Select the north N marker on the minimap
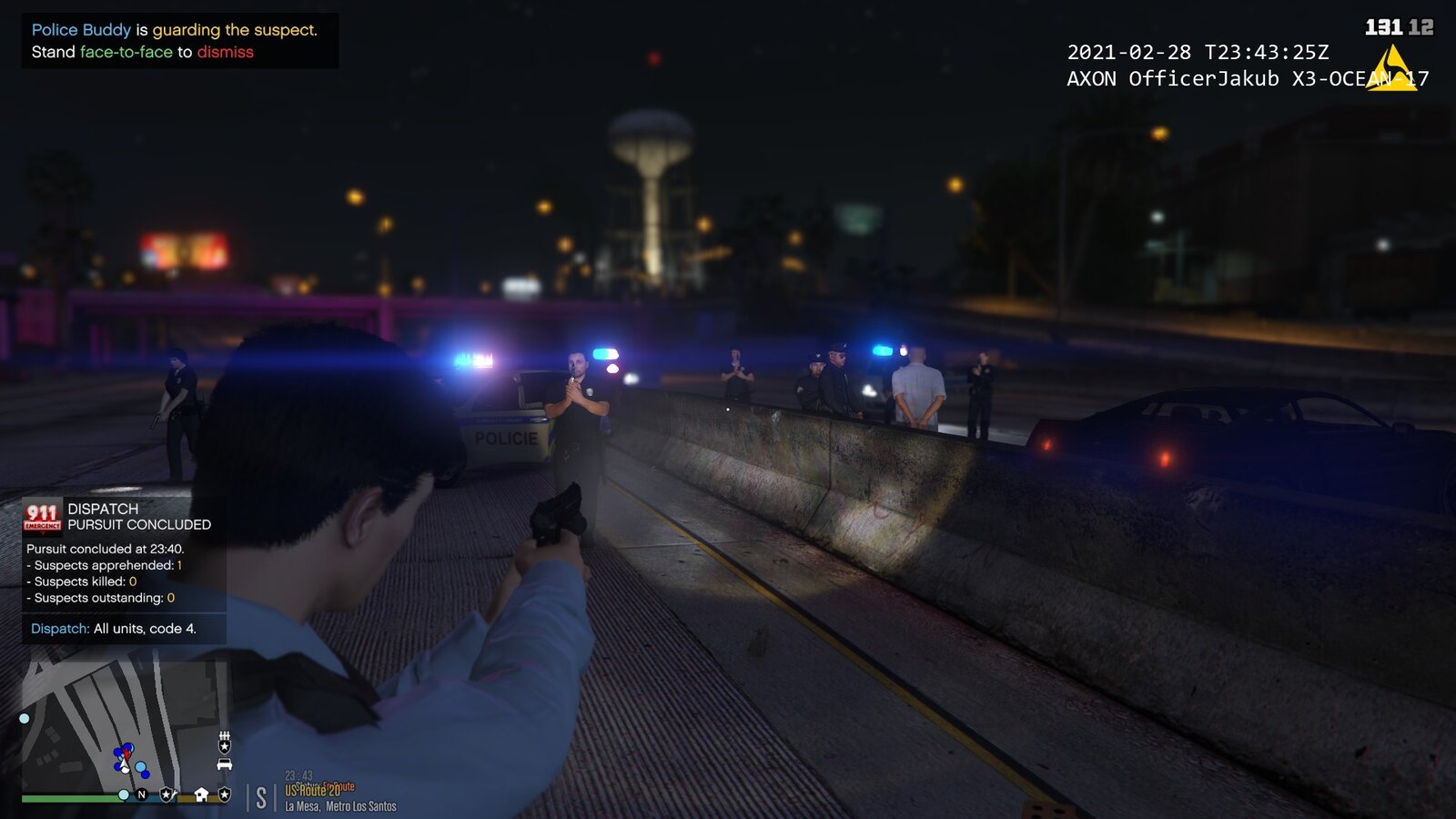1456x819 pixels. pyautogui.click(x=142, y=794)
